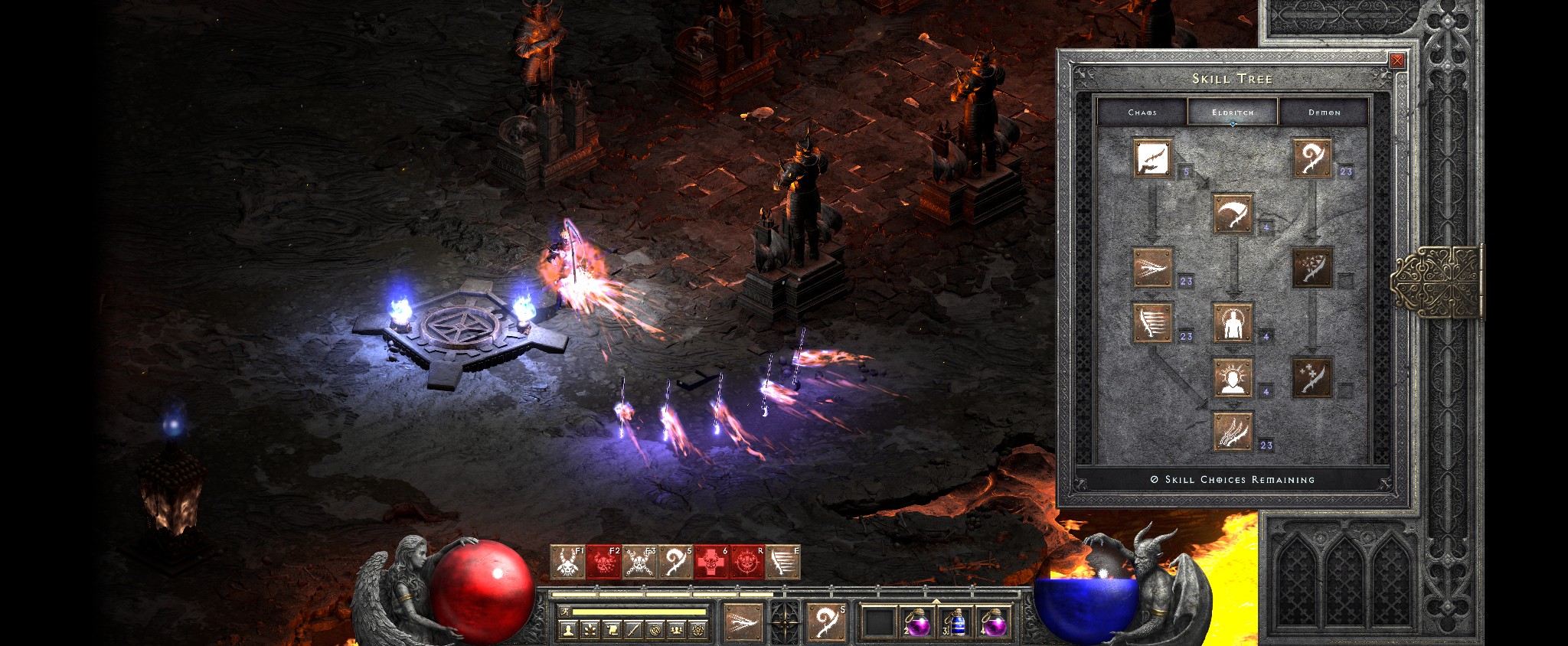Close the Skill Tree panel
The image size is (1568, 646).
click(x=1397, y=61)
